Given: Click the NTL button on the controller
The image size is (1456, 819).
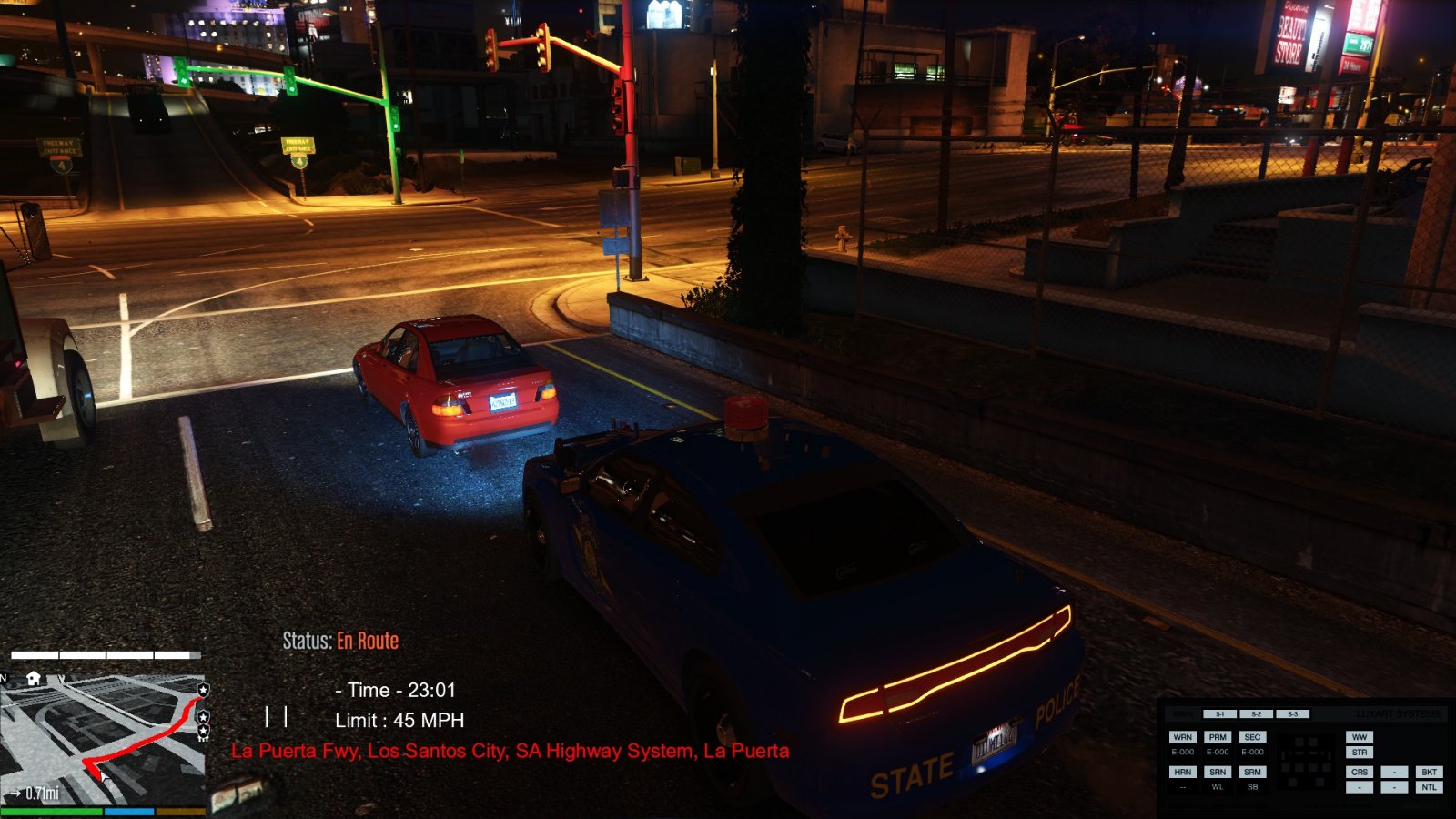Looking at the screenshot, I should click(x=1429, y=787).
